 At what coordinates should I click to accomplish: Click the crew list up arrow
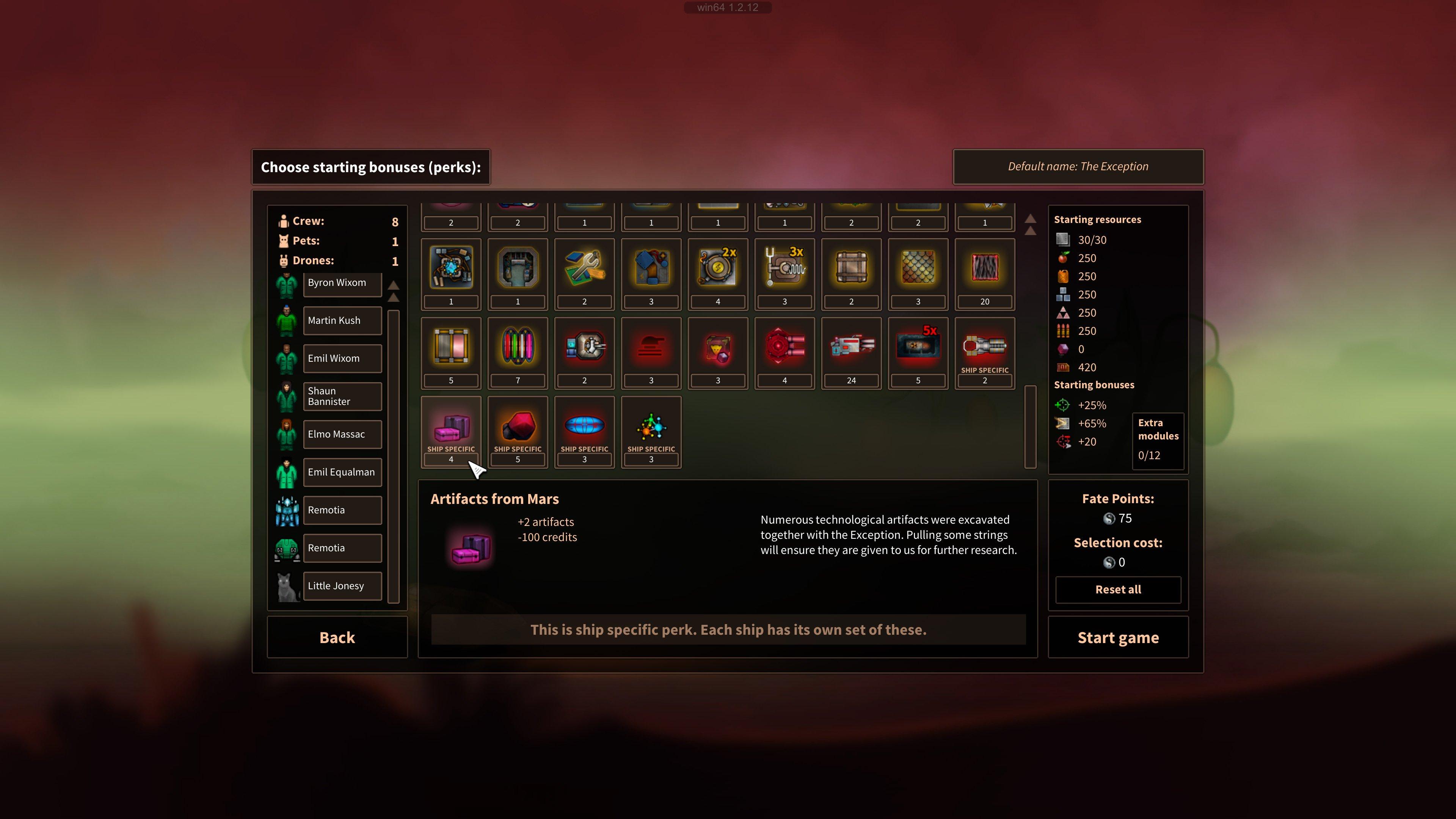coord(394,286)
